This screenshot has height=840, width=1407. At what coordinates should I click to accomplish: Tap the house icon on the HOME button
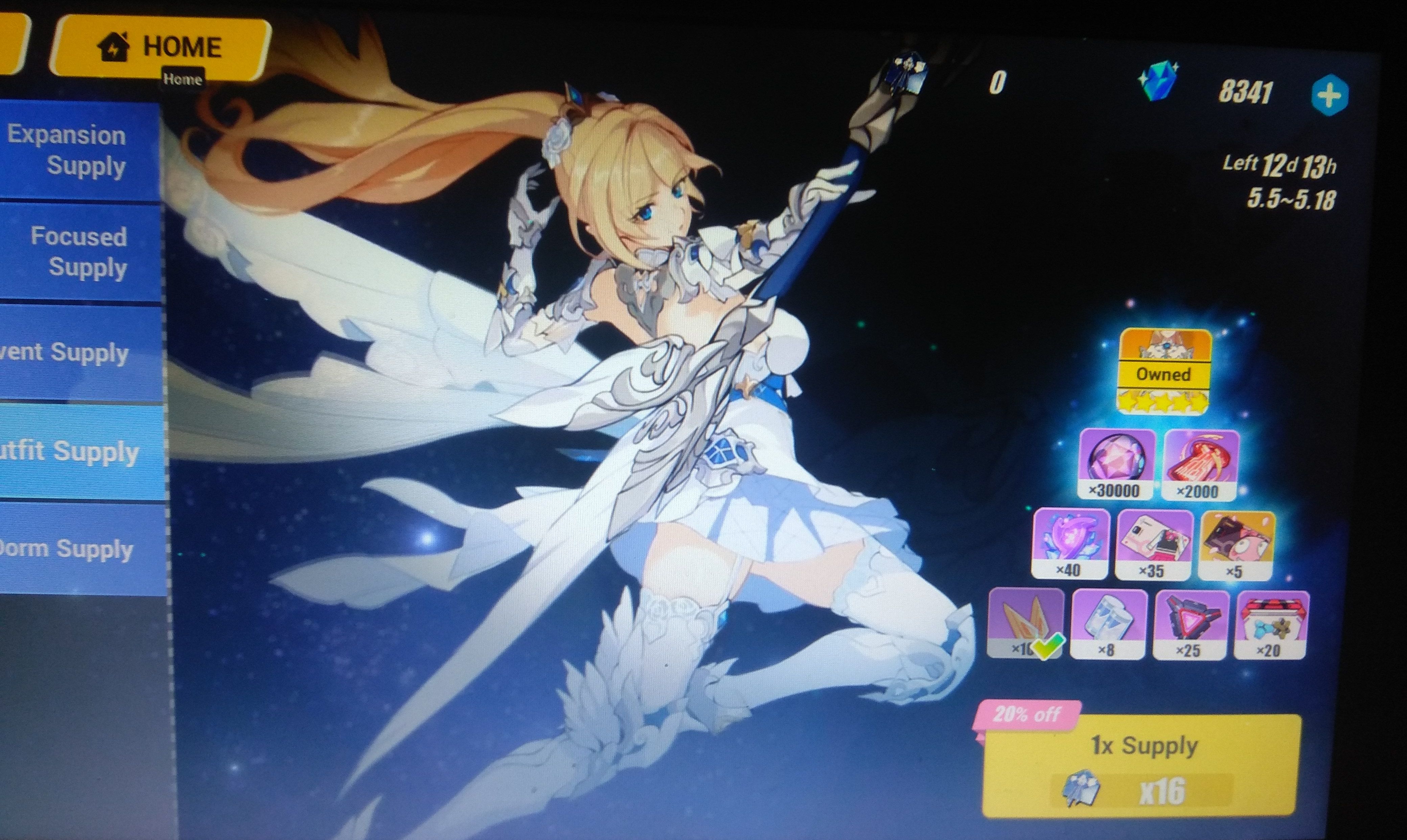(x=113, y=47)
